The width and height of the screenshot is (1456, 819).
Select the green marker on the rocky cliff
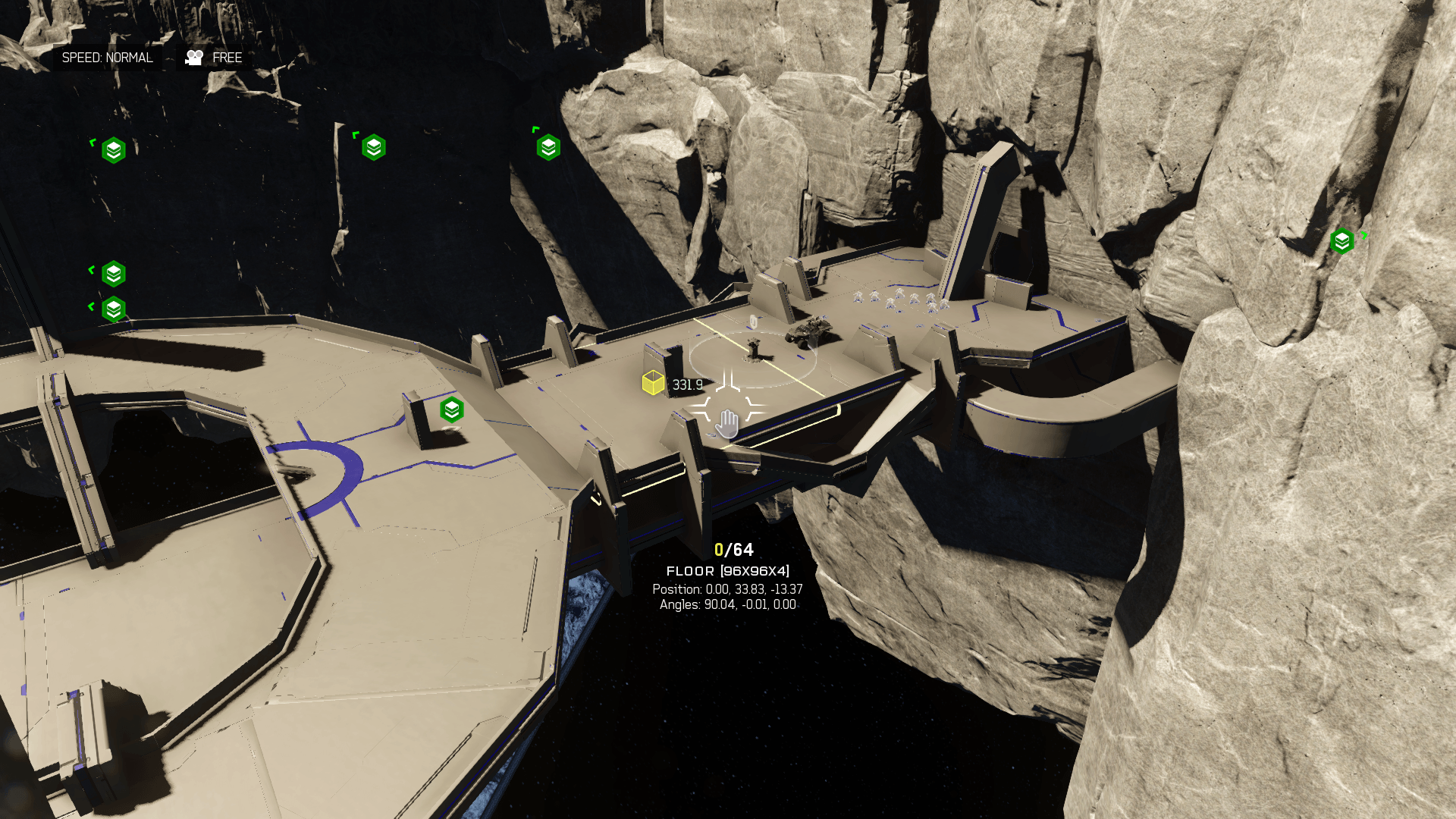tap(1341, 241)
